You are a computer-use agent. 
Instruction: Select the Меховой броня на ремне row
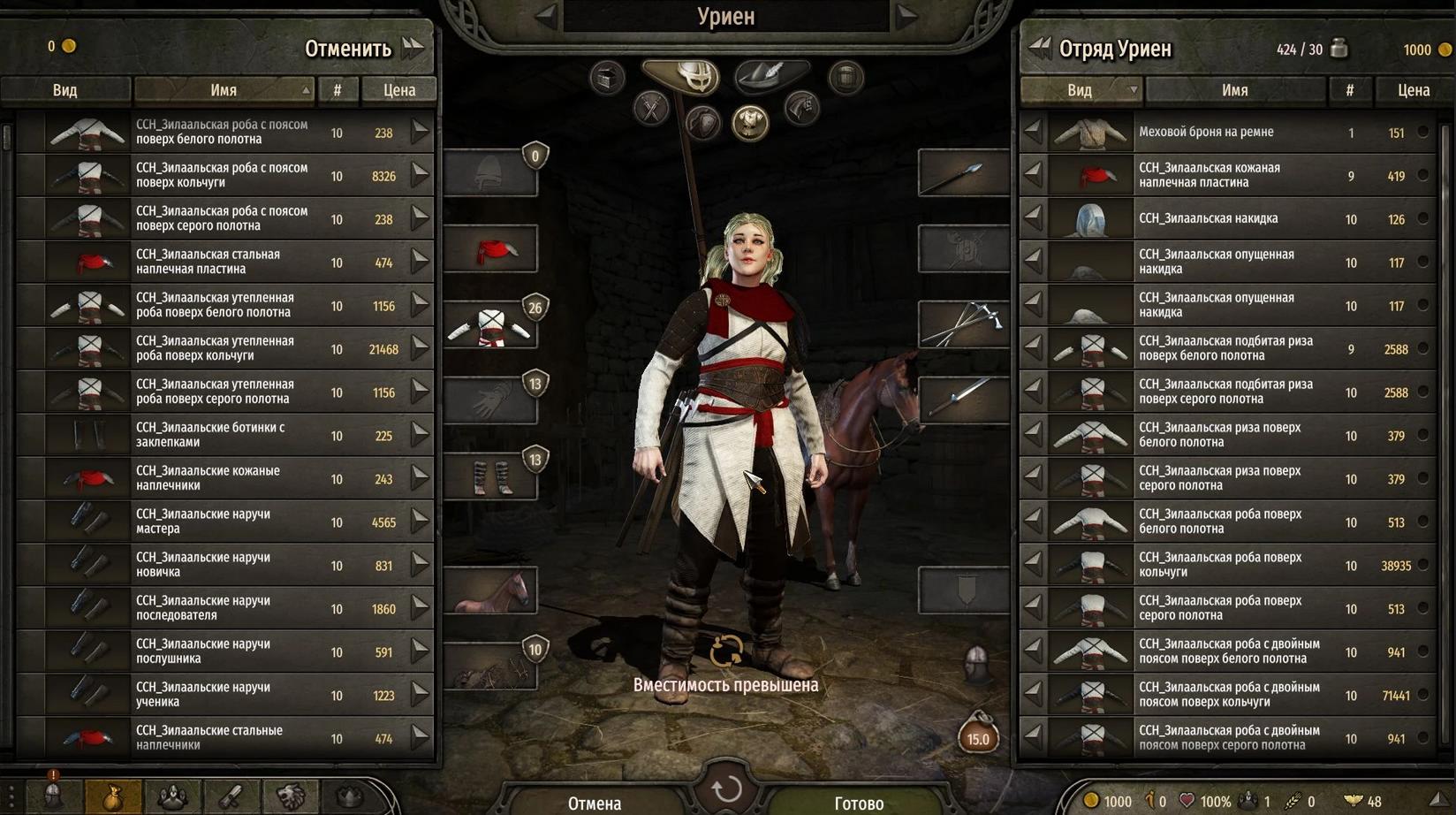[x=1228, y=133]
